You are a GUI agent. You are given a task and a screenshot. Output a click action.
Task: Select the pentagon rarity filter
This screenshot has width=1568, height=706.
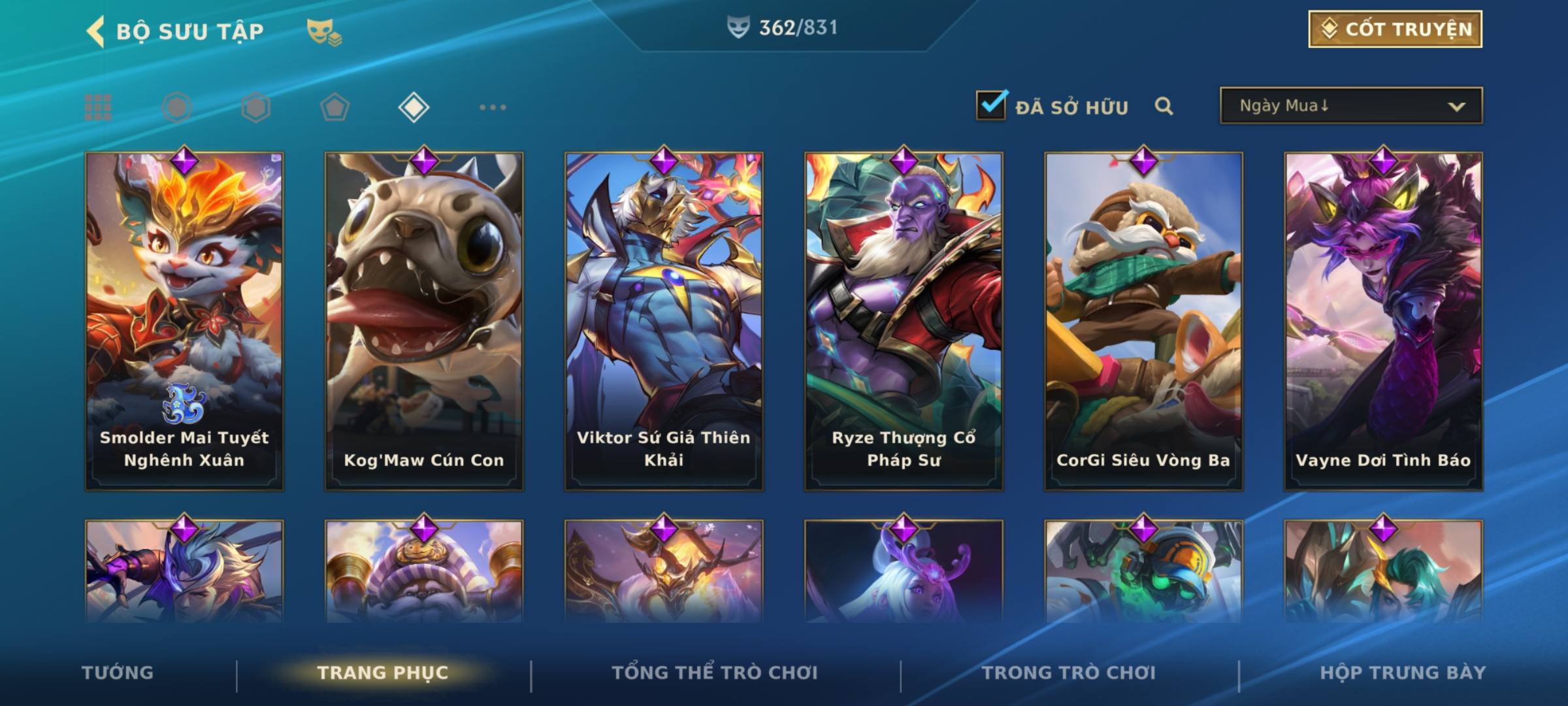[x=335, y=107]
